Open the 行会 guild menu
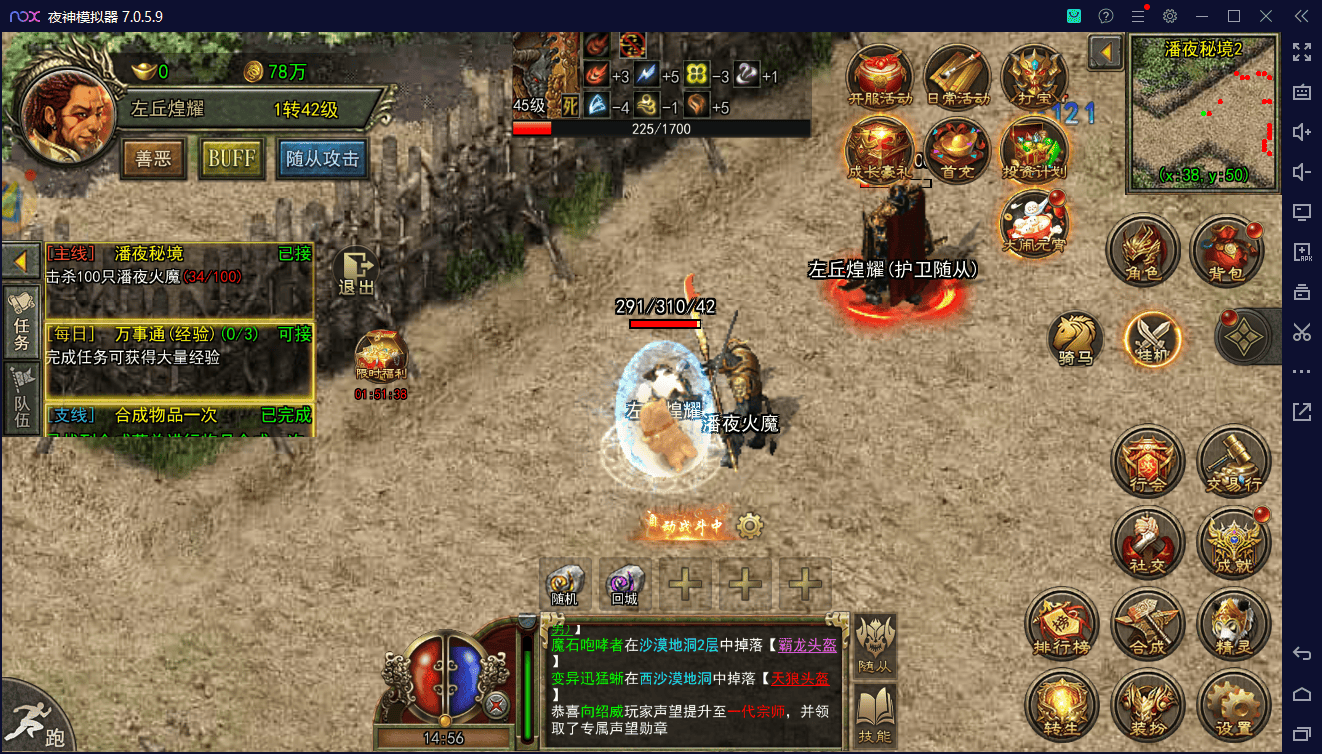Viewport: 1322px width, 754px height. pos(1148,463)
